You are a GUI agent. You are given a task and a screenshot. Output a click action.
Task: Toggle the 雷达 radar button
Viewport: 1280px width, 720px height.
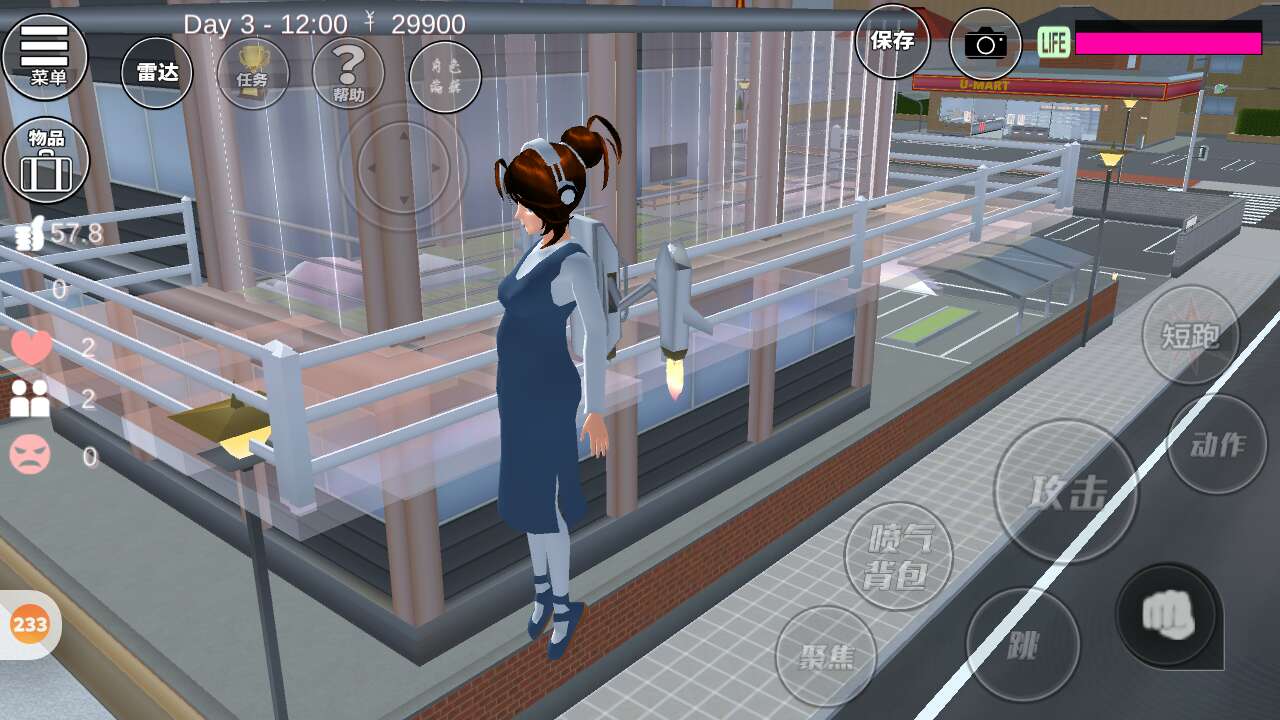point(157,72)
